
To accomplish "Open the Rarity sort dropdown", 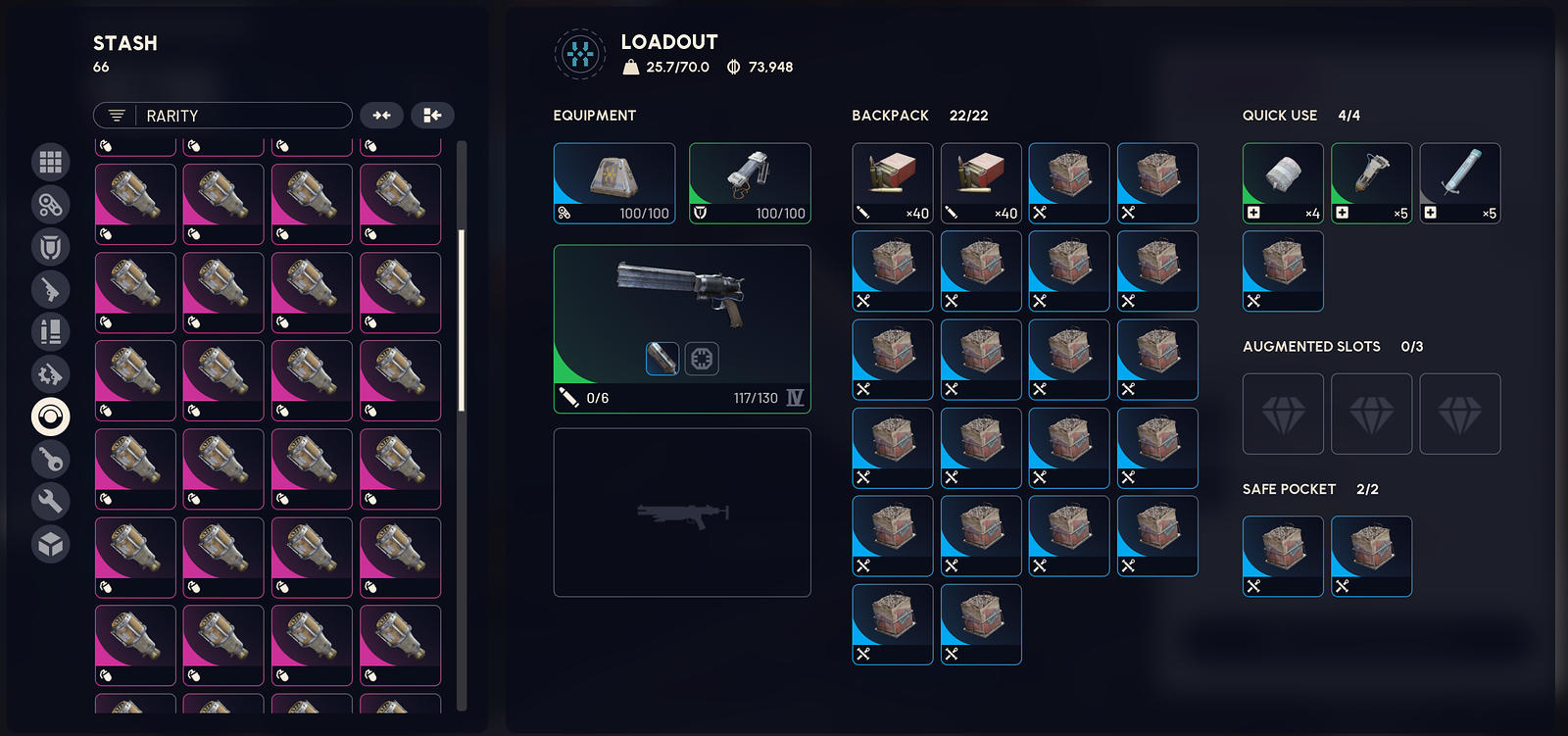I will [222, 116].
